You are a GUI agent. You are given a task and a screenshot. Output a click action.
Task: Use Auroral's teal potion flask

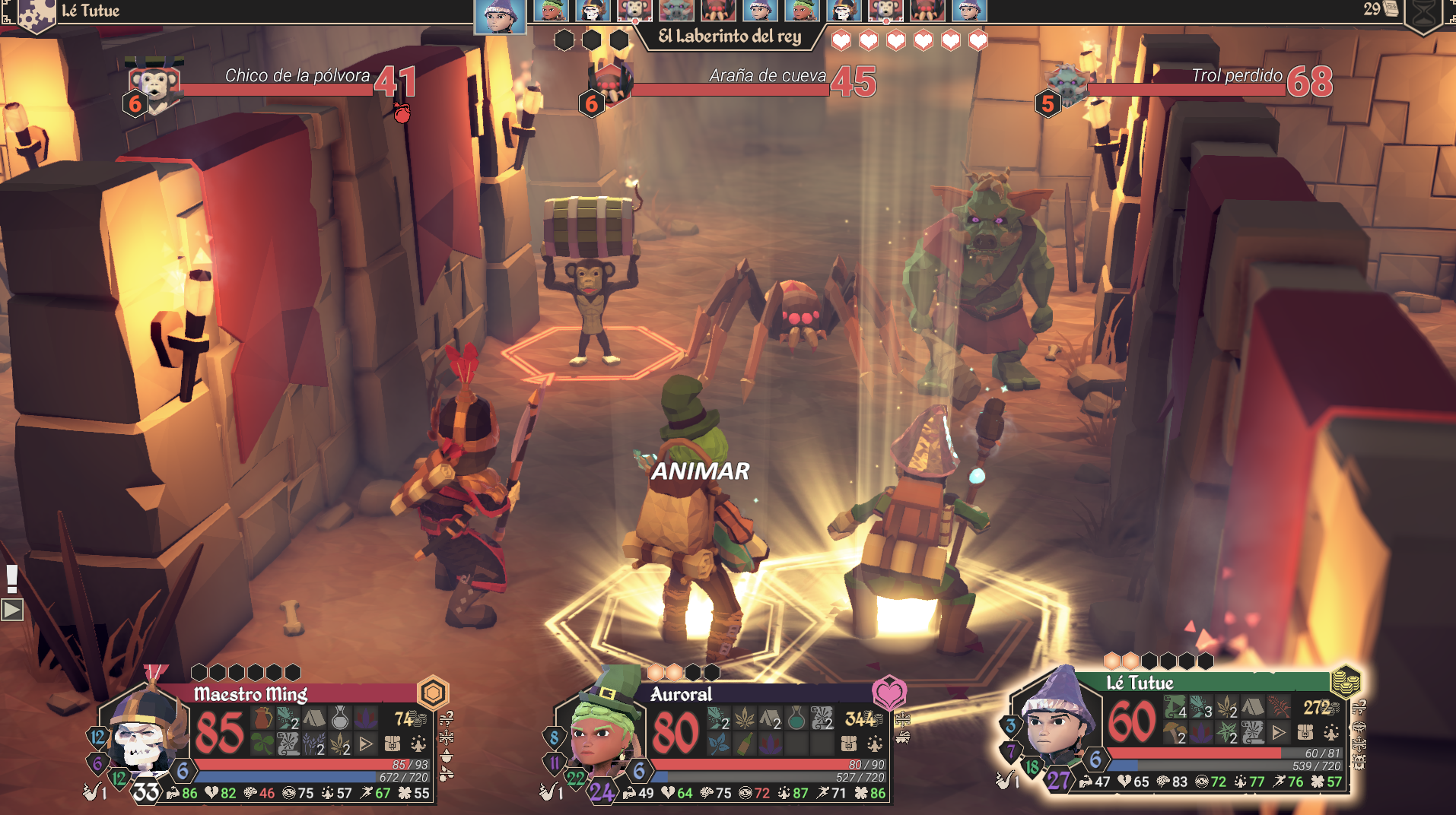(796, 717)
